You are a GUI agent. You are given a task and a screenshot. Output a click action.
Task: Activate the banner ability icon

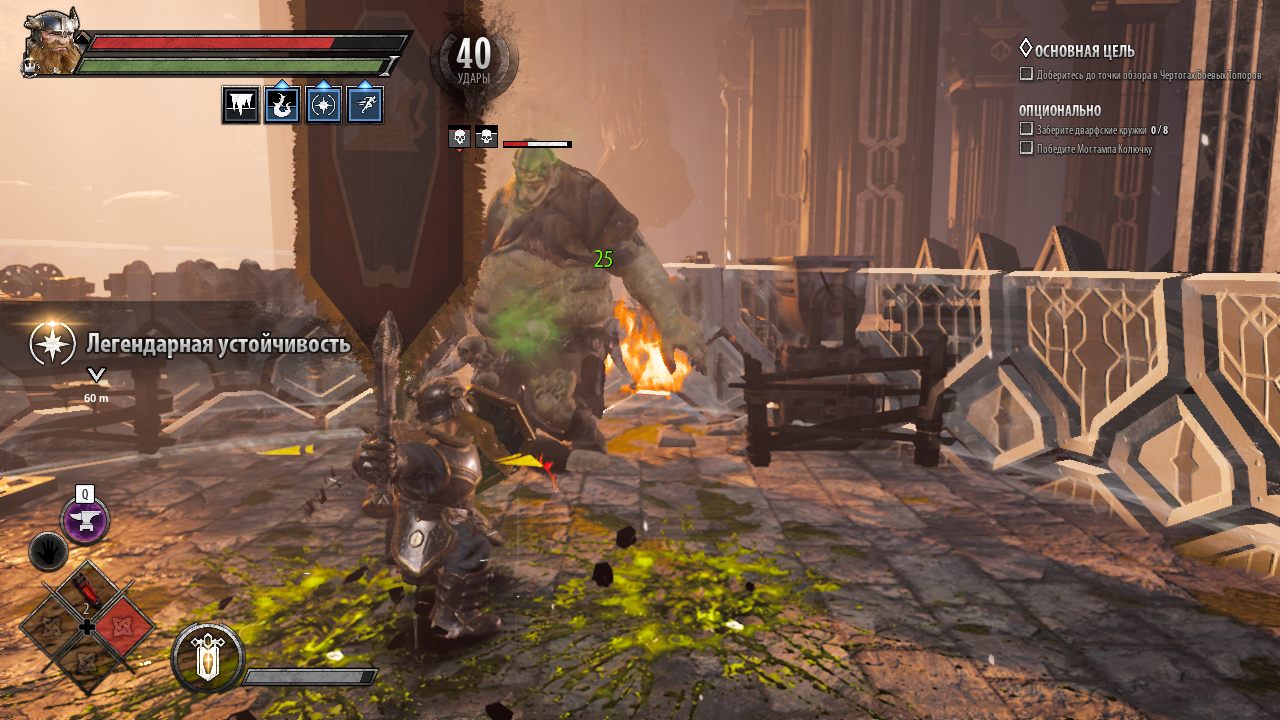tap(208, 658)
